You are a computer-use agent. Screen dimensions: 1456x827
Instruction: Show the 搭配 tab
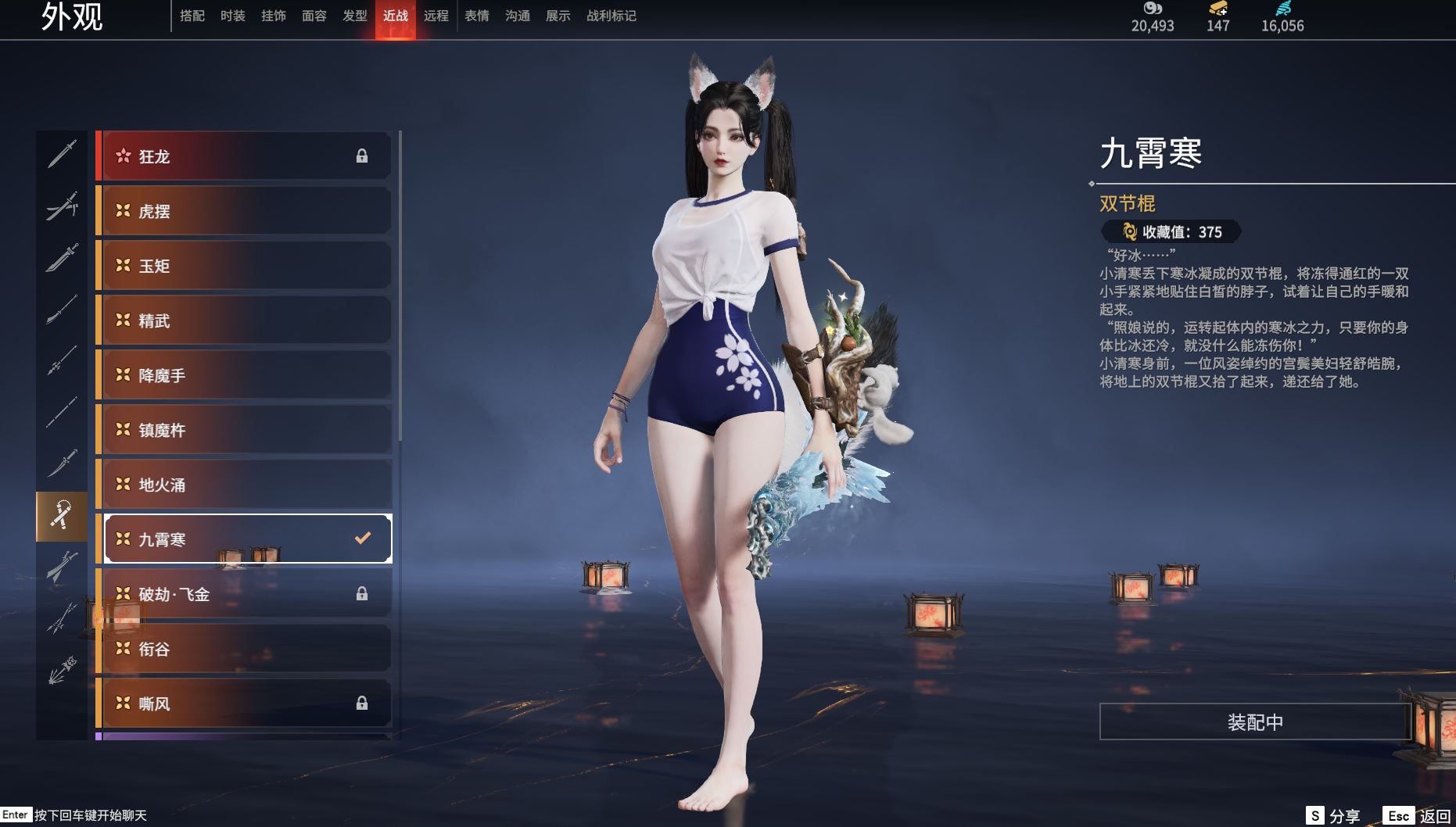pos(192,16)
